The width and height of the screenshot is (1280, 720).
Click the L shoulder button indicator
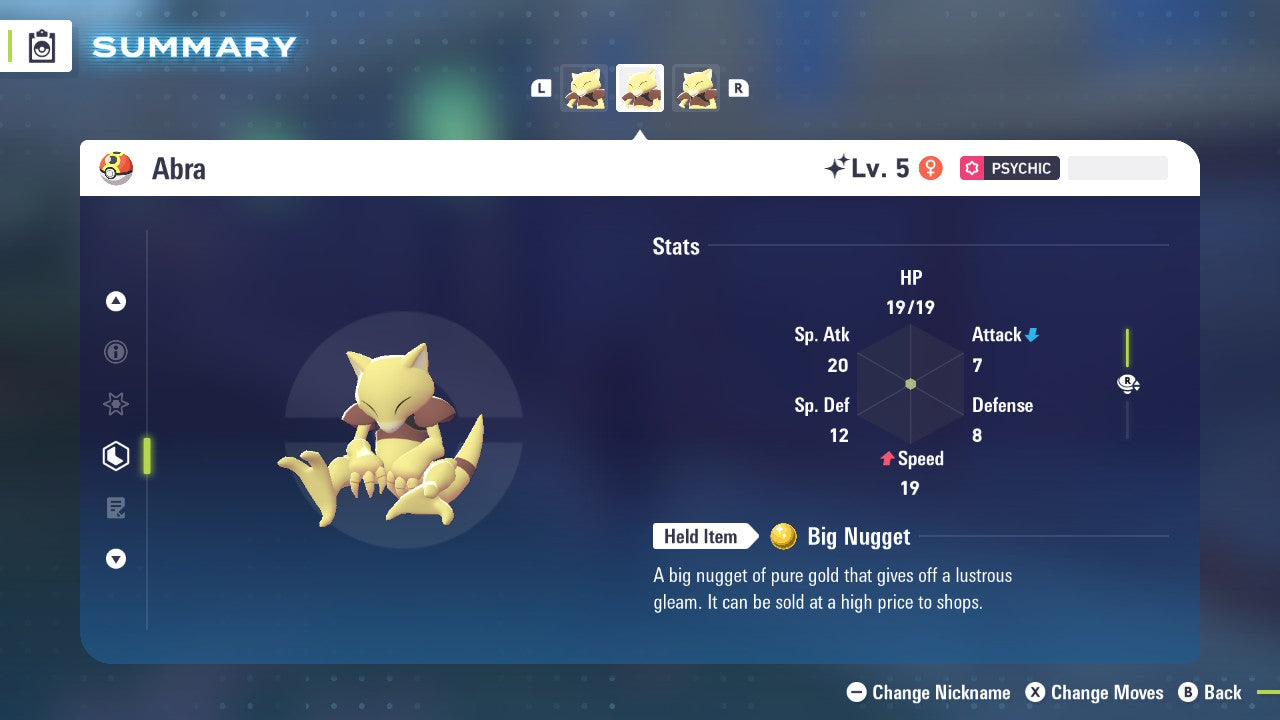click(541, 88)
